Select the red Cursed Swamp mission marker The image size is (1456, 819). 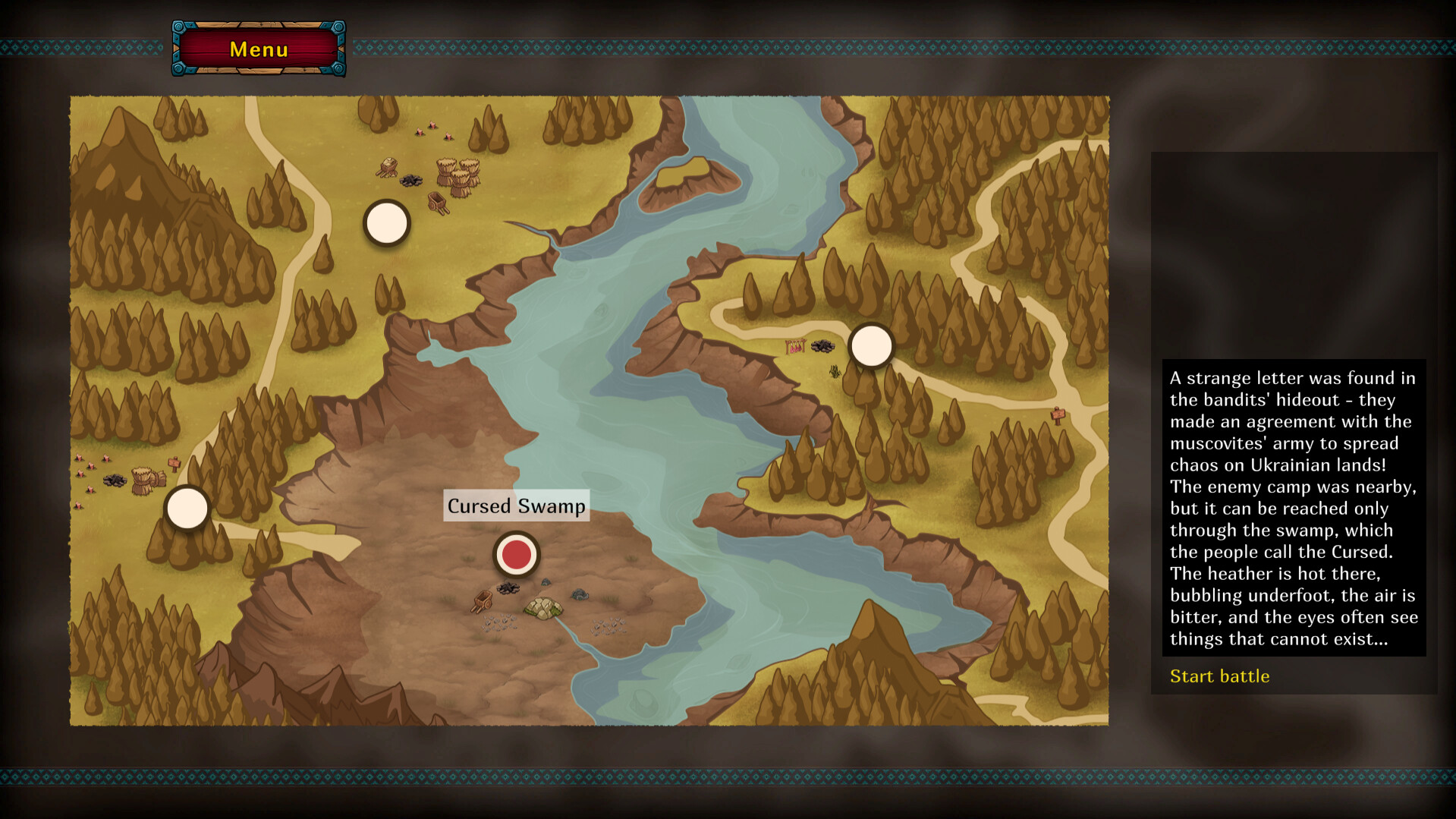click(x=516, y=554)
